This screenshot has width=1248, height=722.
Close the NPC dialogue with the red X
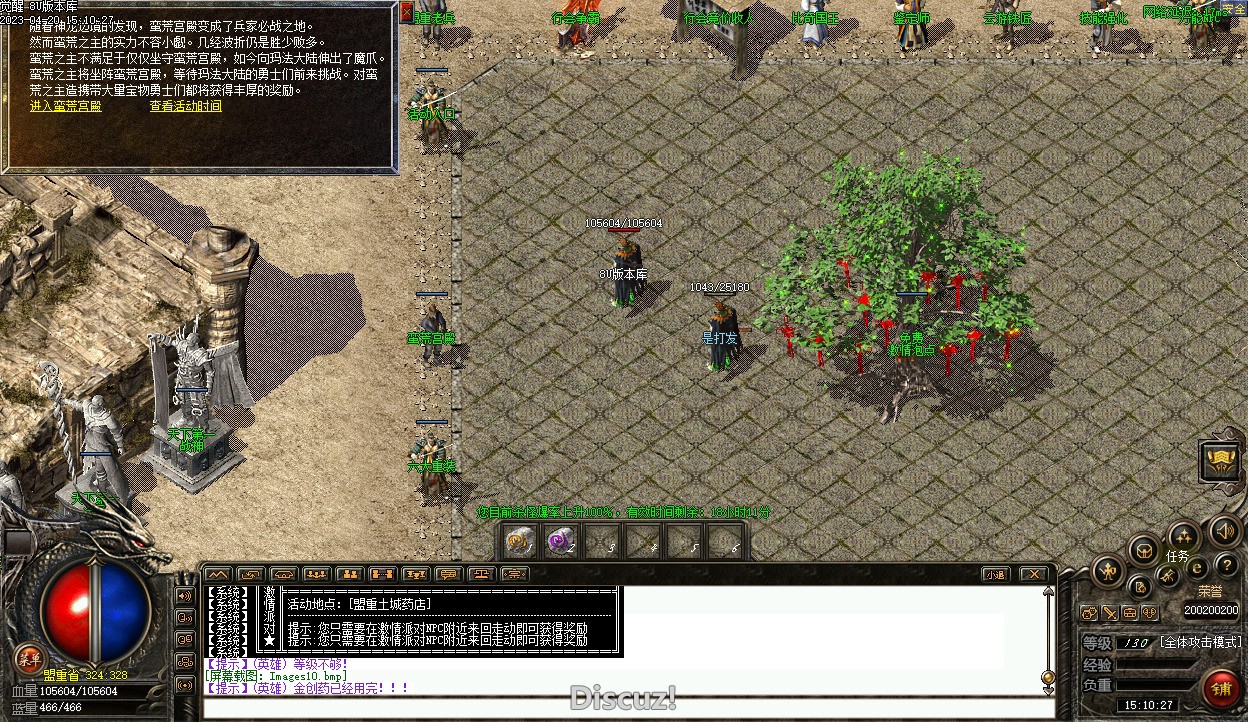pos(406,13)
